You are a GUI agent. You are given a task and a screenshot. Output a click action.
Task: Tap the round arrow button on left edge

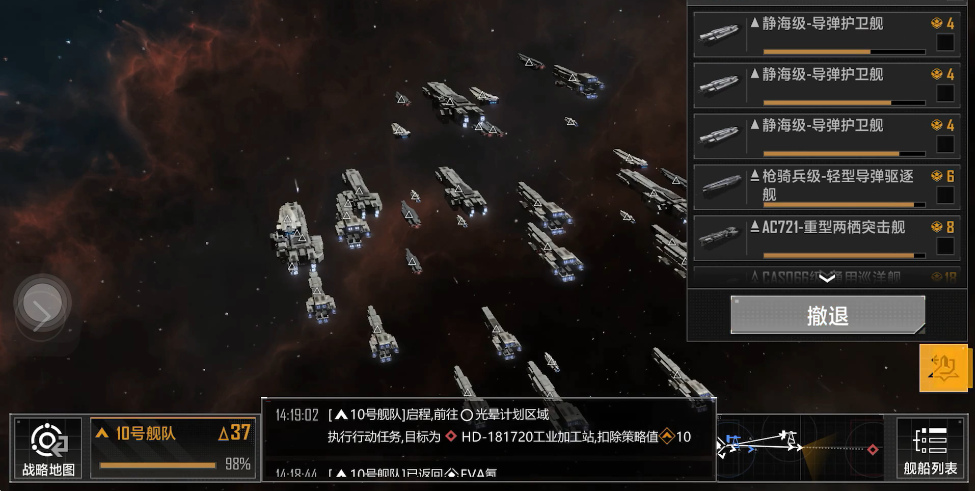pos(42,307)
